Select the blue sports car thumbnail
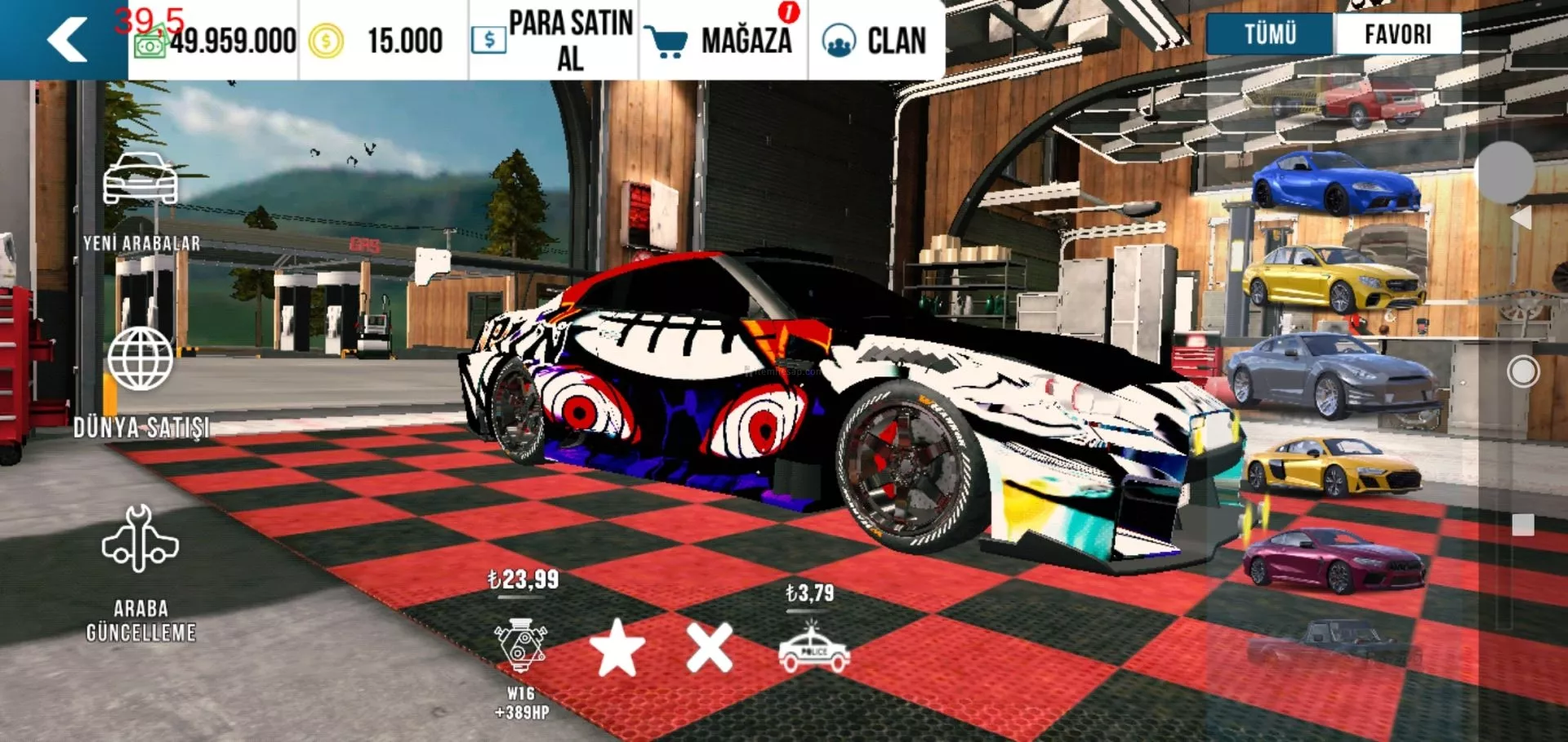Image resolution: width=1568 pixels, height=742 pixels. (x=1335, y=183)
